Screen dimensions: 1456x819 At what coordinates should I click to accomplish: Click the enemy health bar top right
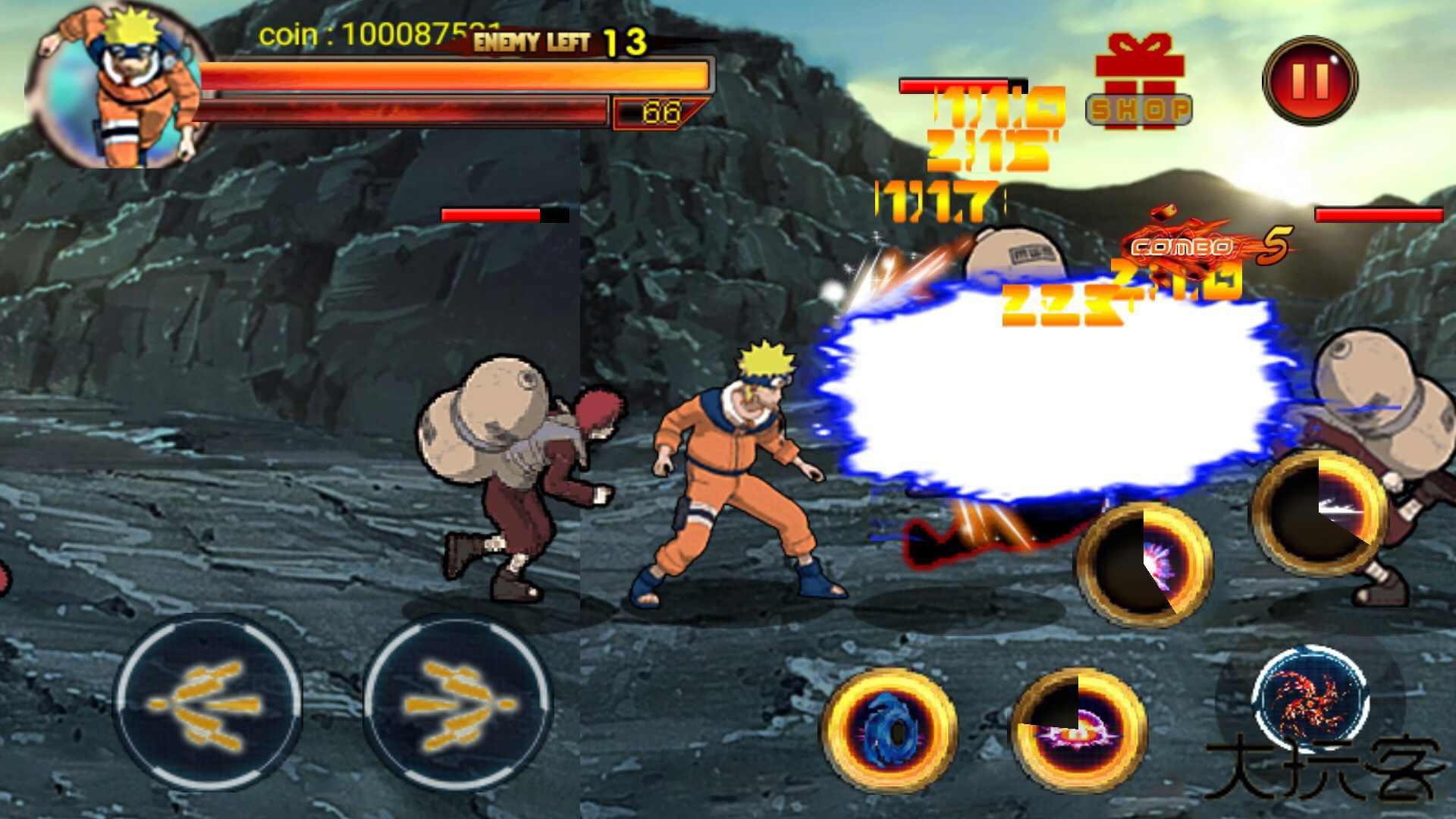(x=1388, y=215)
